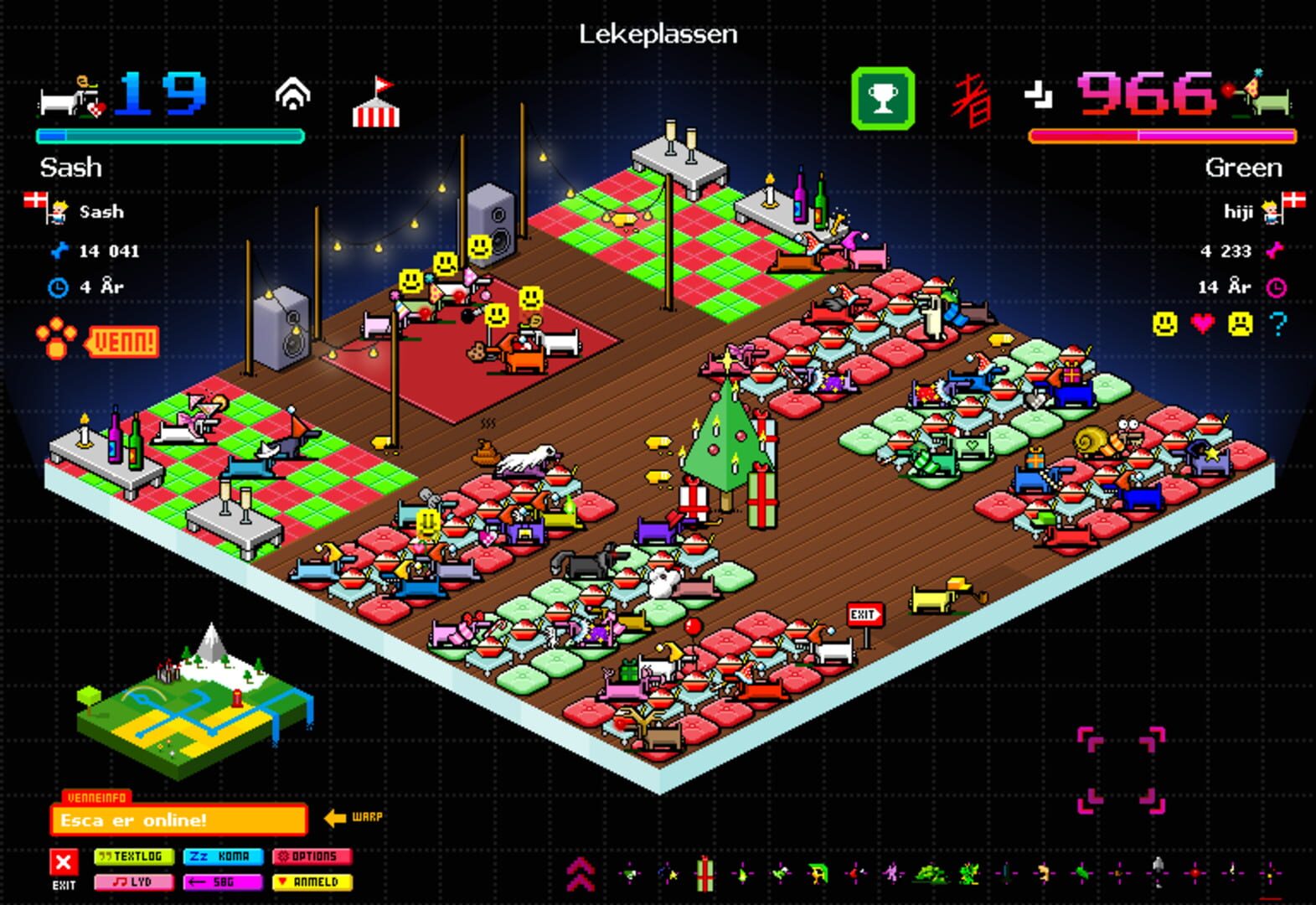1316x905 pixels.
Task: Open the OPTIONS menu
Action: click(x=312, y=857)
